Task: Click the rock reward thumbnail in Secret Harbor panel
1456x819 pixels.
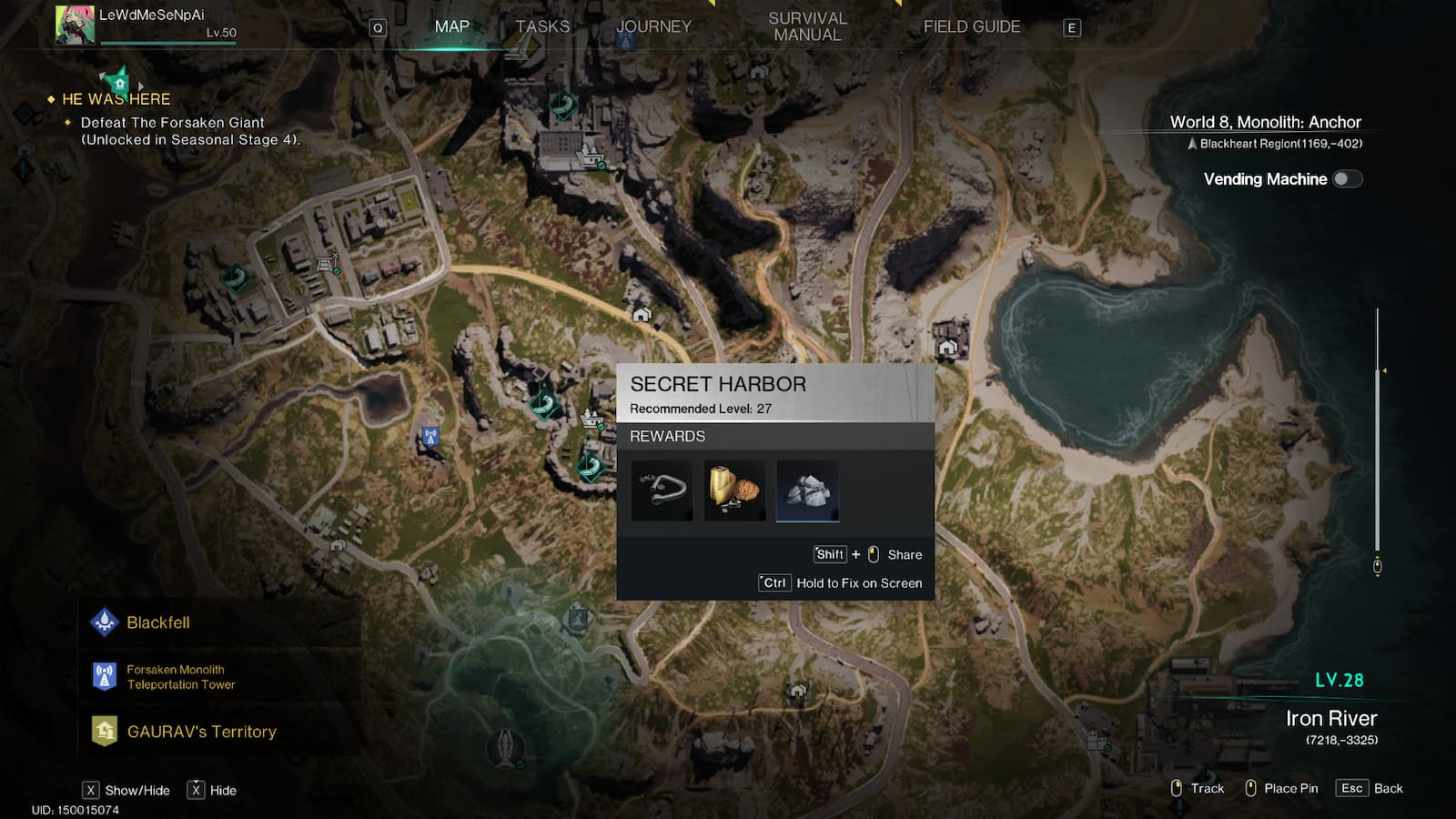Action: pyautogui.click(x=807, y=490)
